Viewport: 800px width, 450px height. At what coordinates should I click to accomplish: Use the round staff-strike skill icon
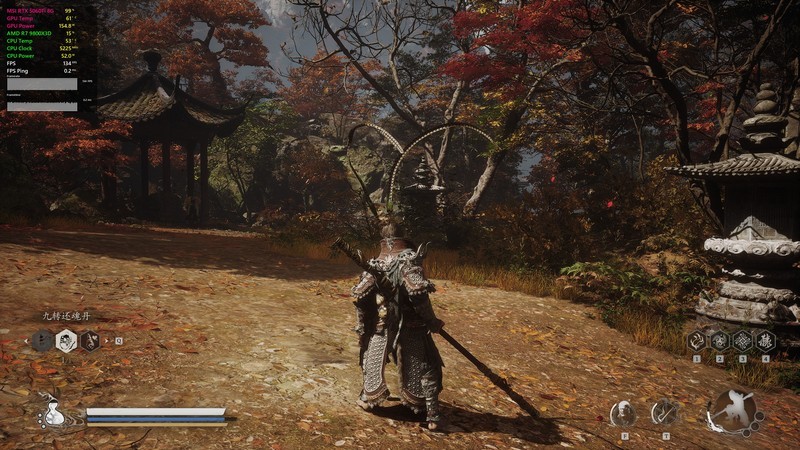click(665, 412)
